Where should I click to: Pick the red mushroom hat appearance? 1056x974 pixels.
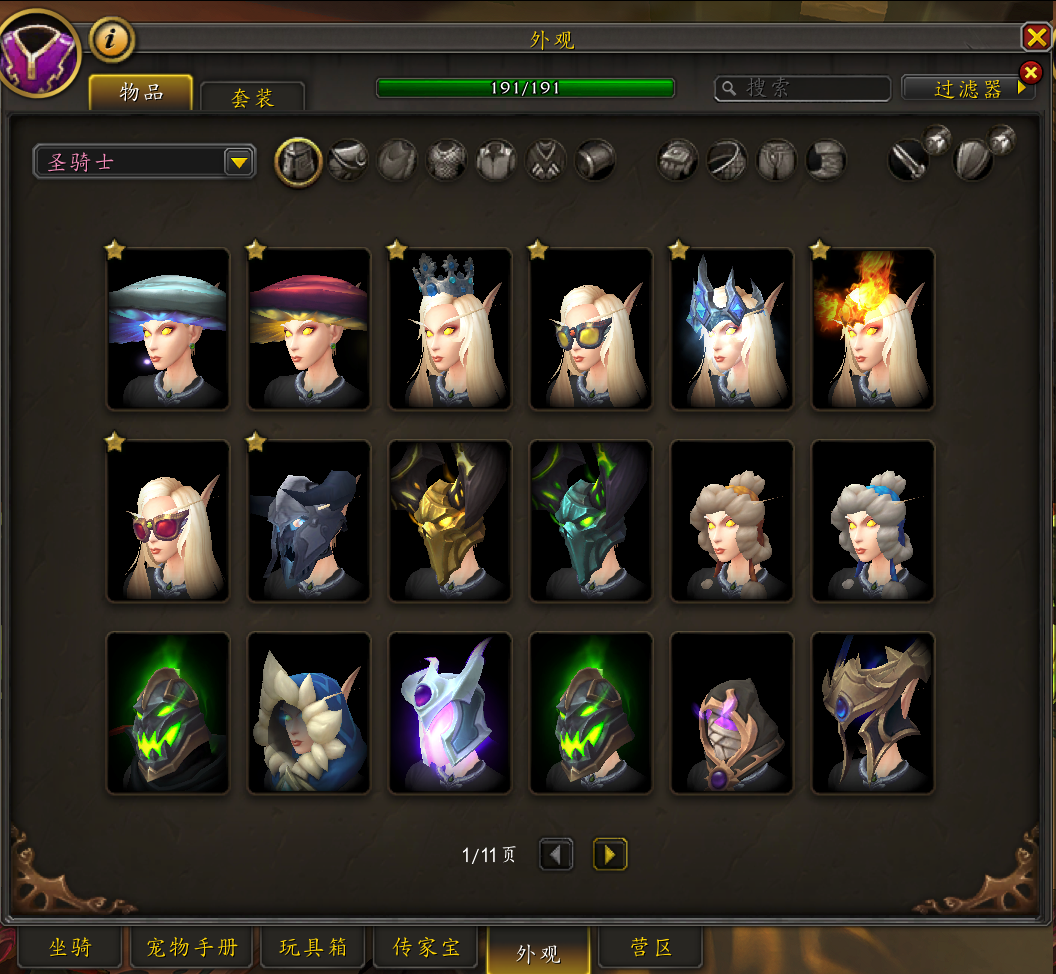[309, 329]
